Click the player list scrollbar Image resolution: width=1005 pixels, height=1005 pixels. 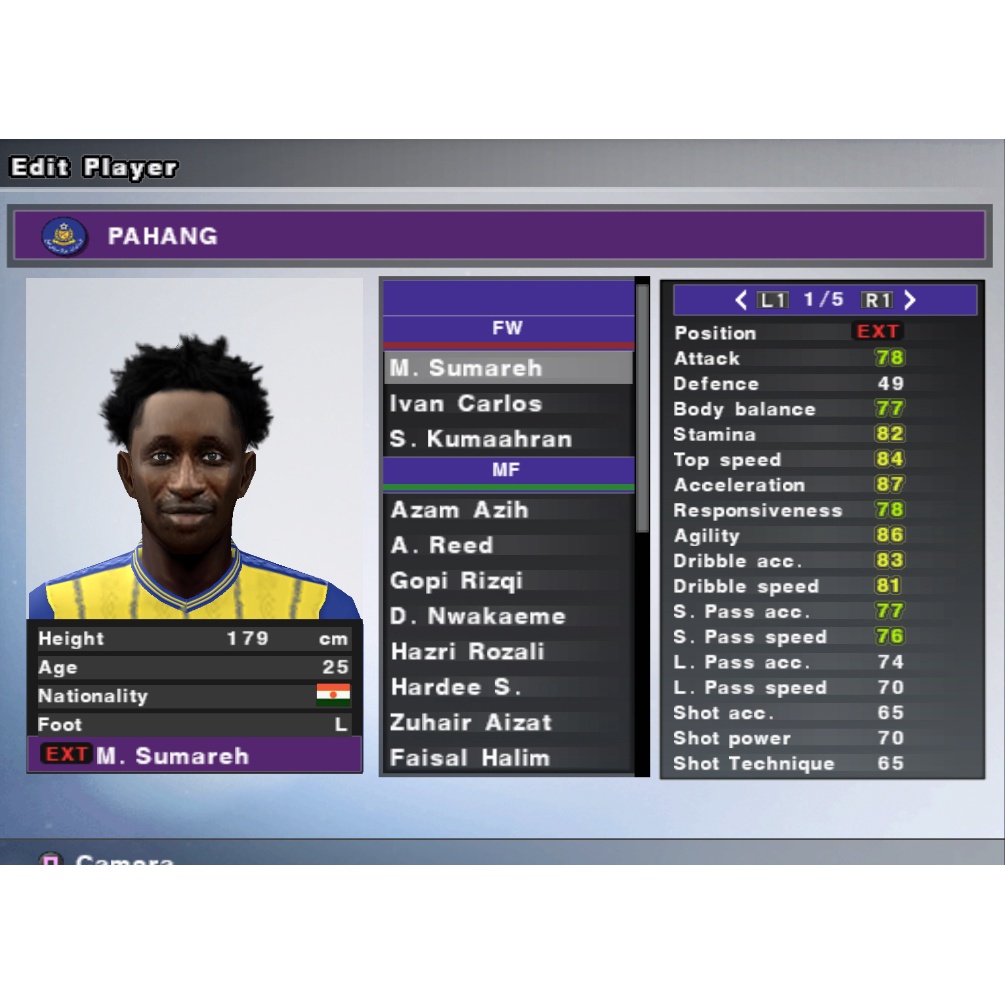point(642,410)
